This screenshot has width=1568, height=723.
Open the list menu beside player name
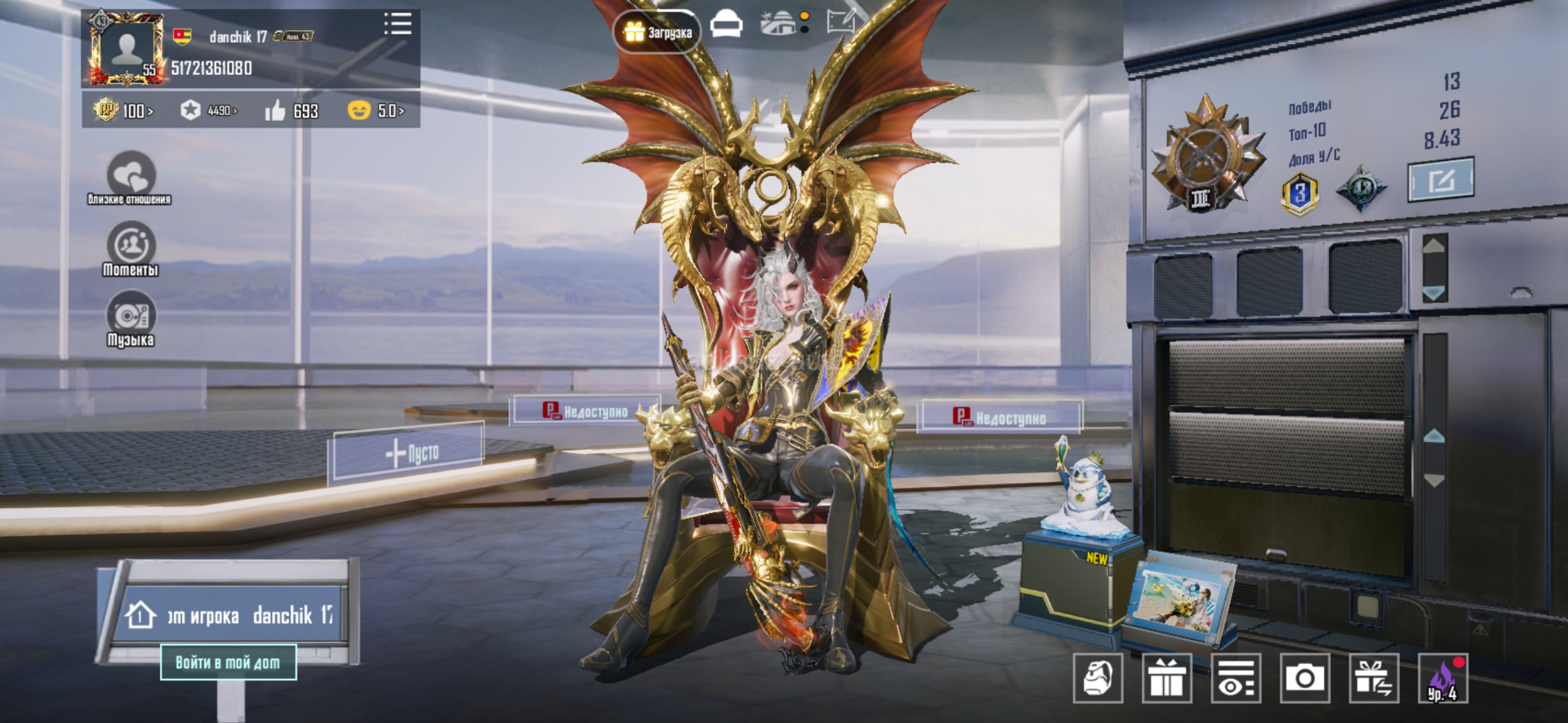398,24
